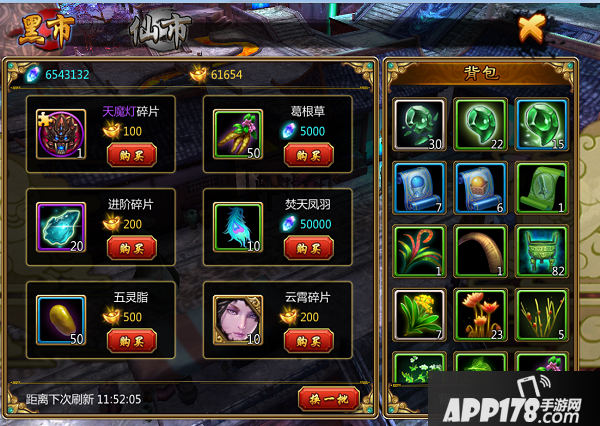Purchase the 焚天凤羽 for 50000

tap(309, 247)
